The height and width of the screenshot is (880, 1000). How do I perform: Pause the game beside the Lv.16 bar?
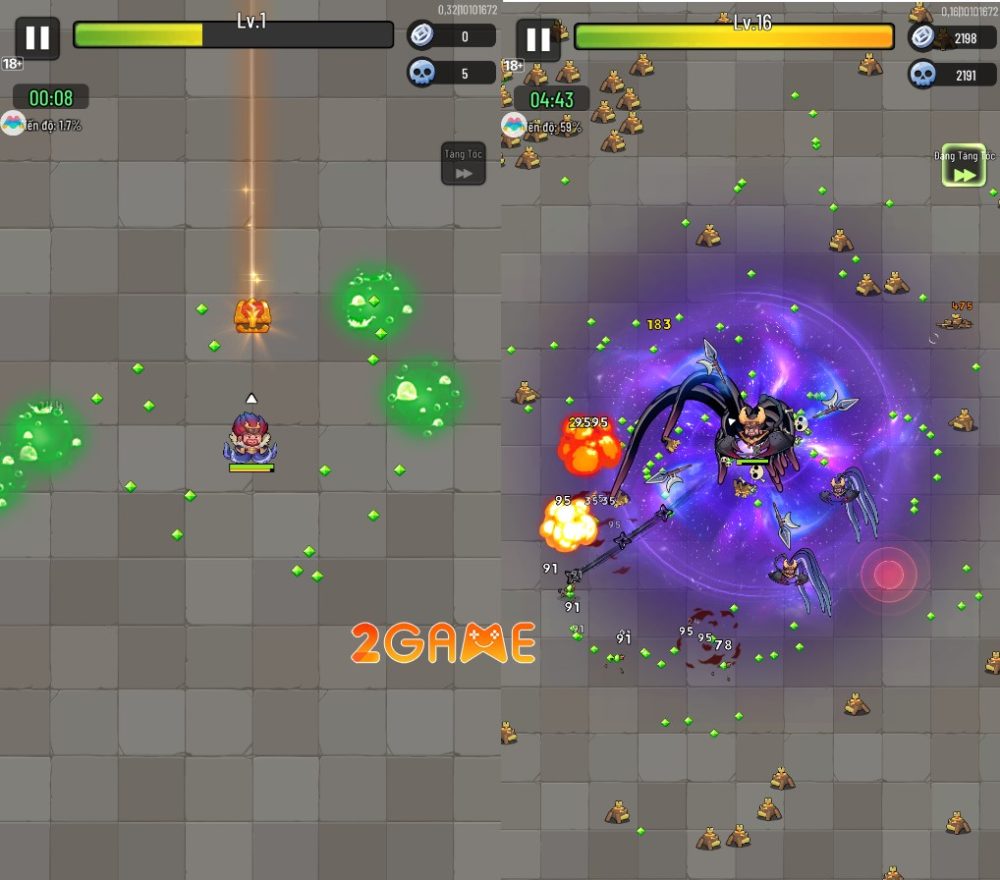coord(538,39)
